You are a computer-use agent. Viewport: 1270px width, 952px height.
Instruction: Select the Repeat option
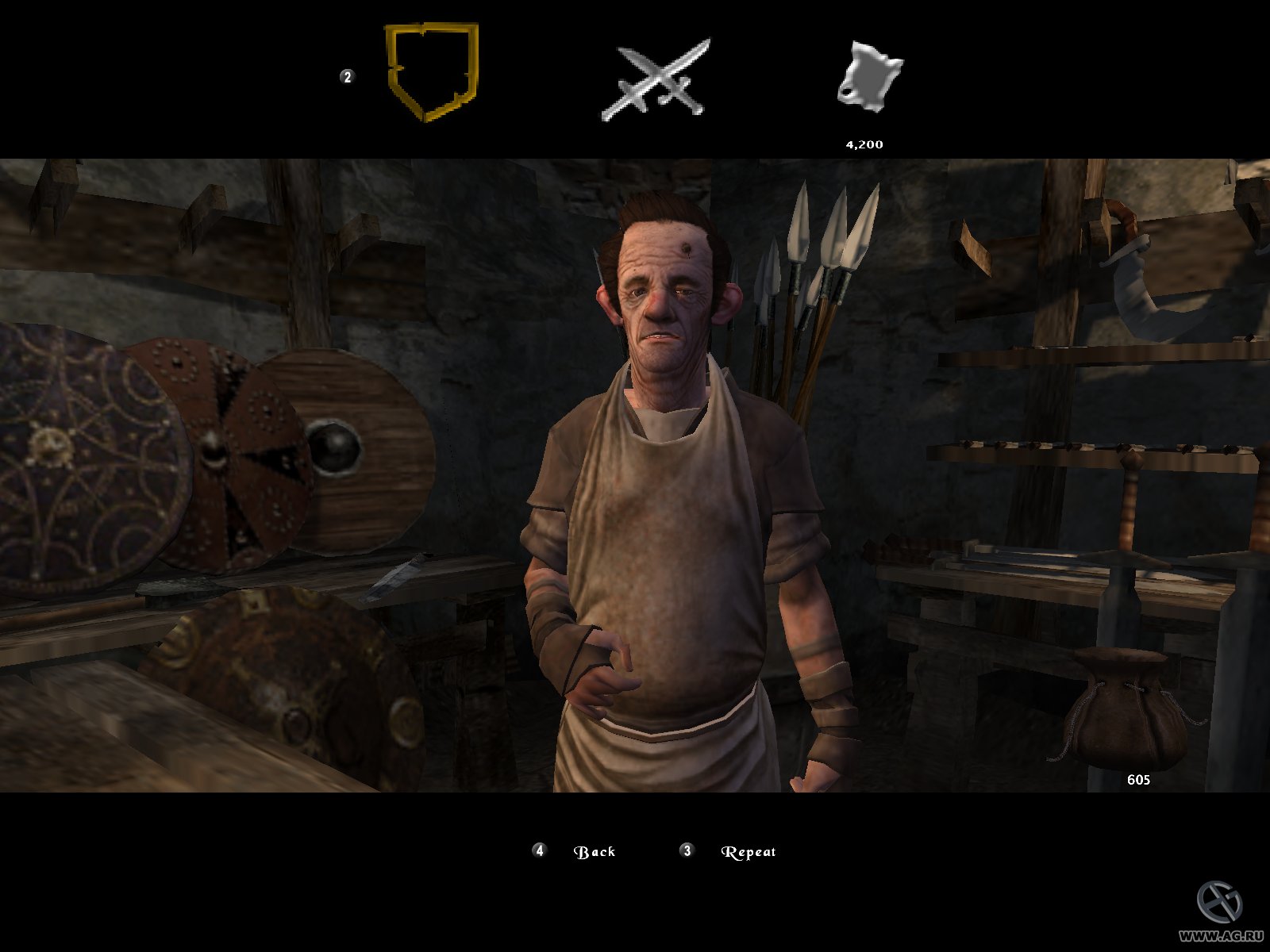point(747,850)
